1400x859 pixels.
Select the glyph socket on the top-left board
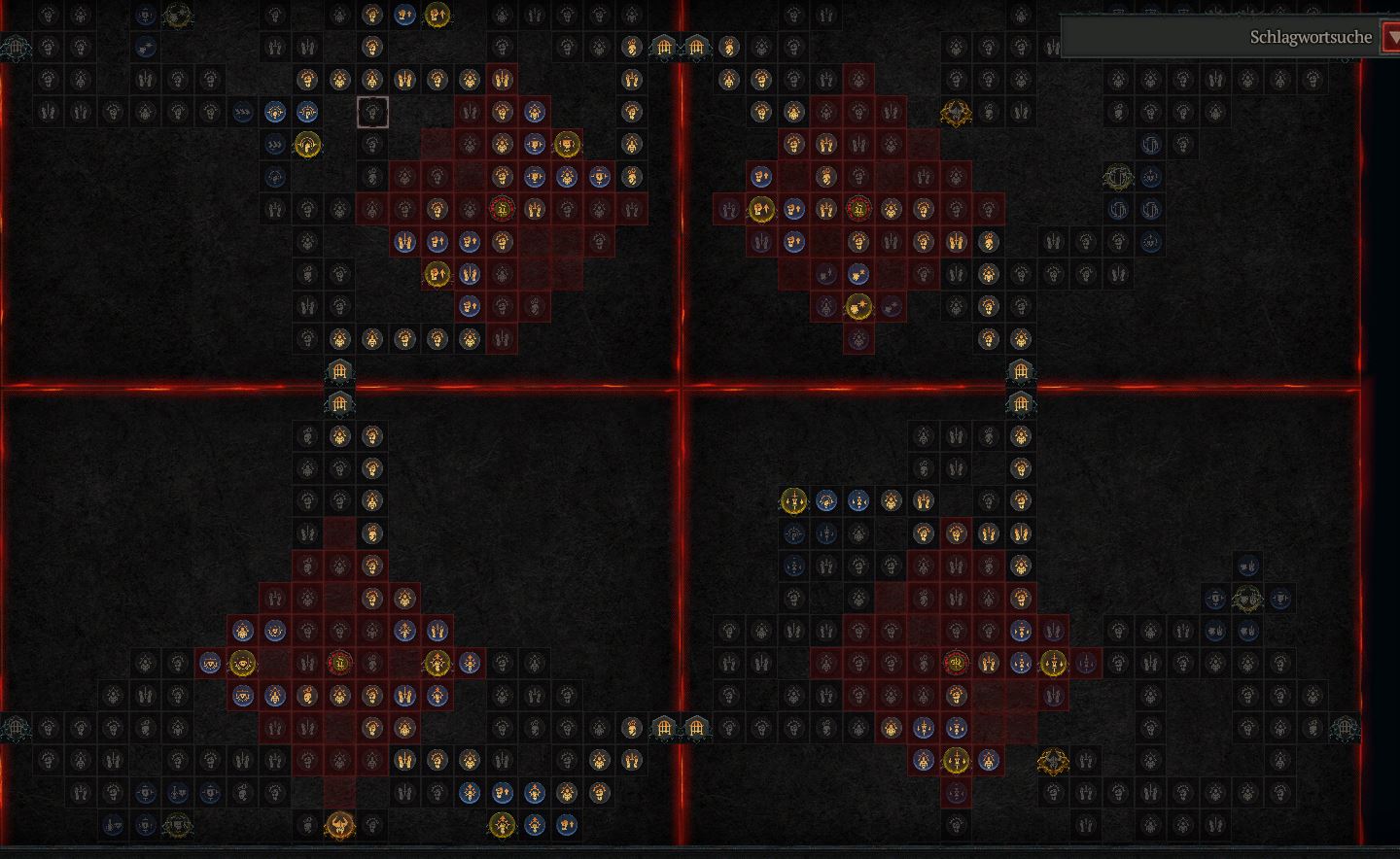(x=502, y=207)
